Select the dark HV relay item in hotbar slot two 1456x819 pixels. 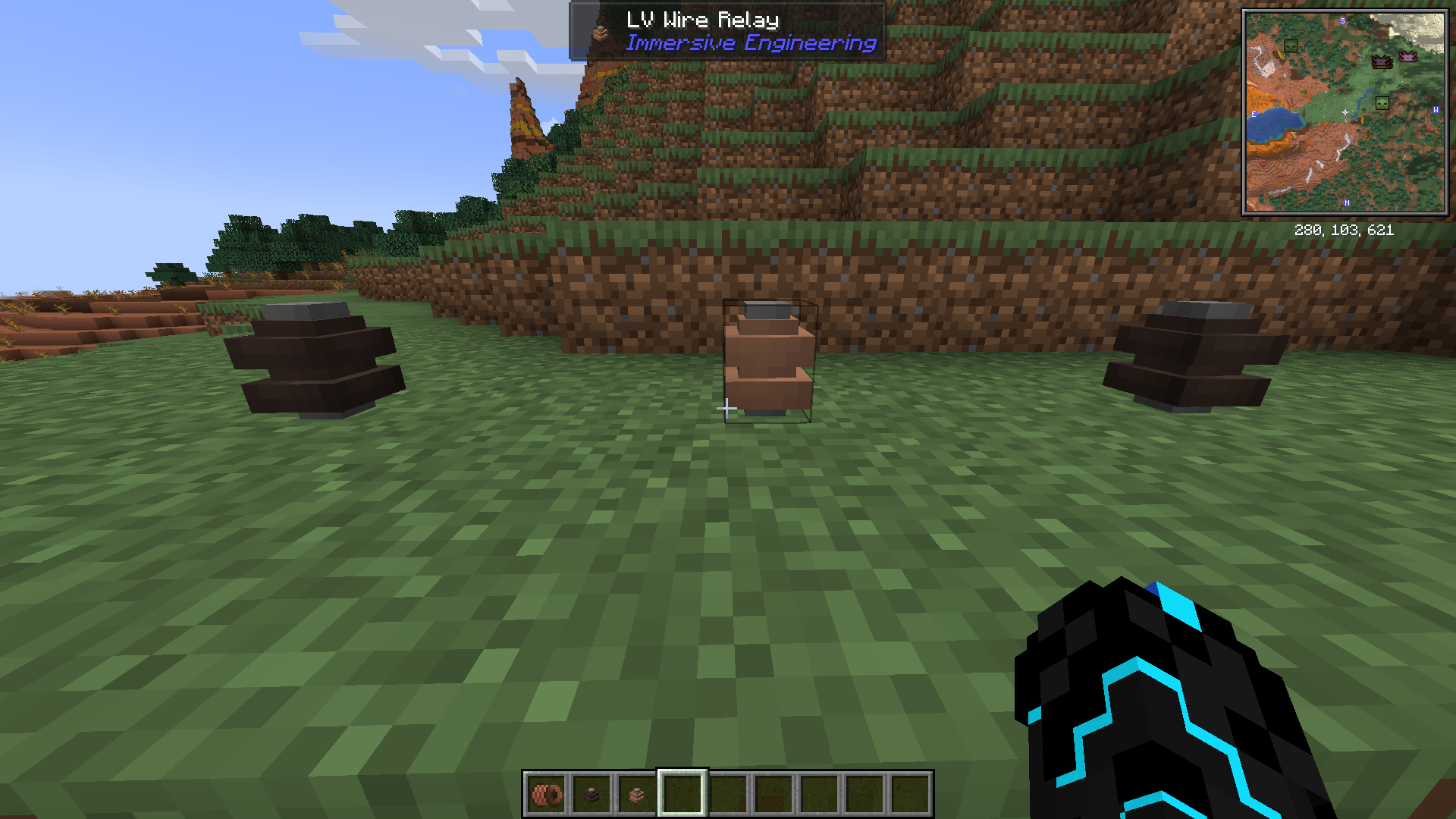click(591, 795)
